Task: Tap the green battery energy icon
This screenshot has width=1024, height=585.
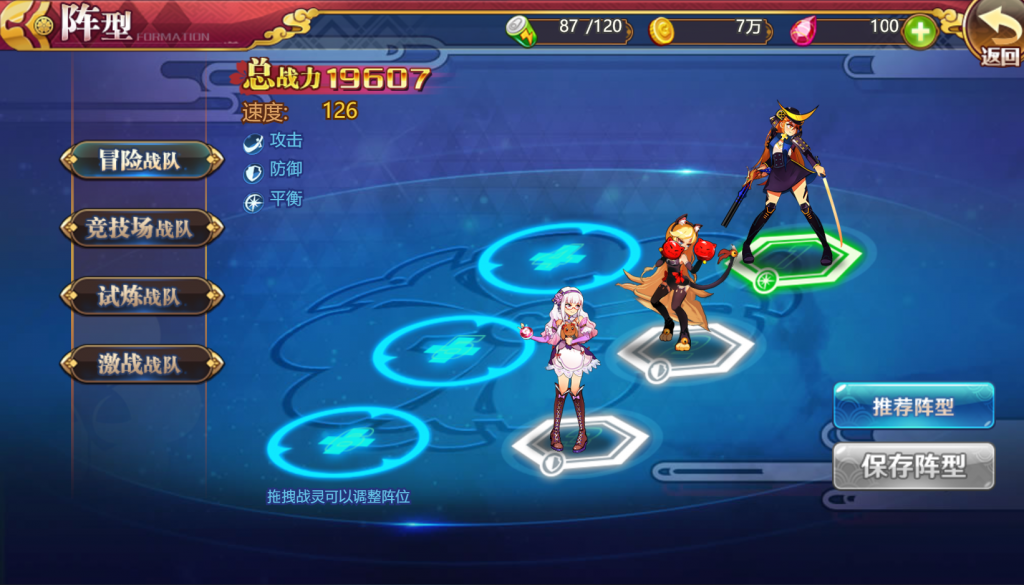Action: pos(522,31)
